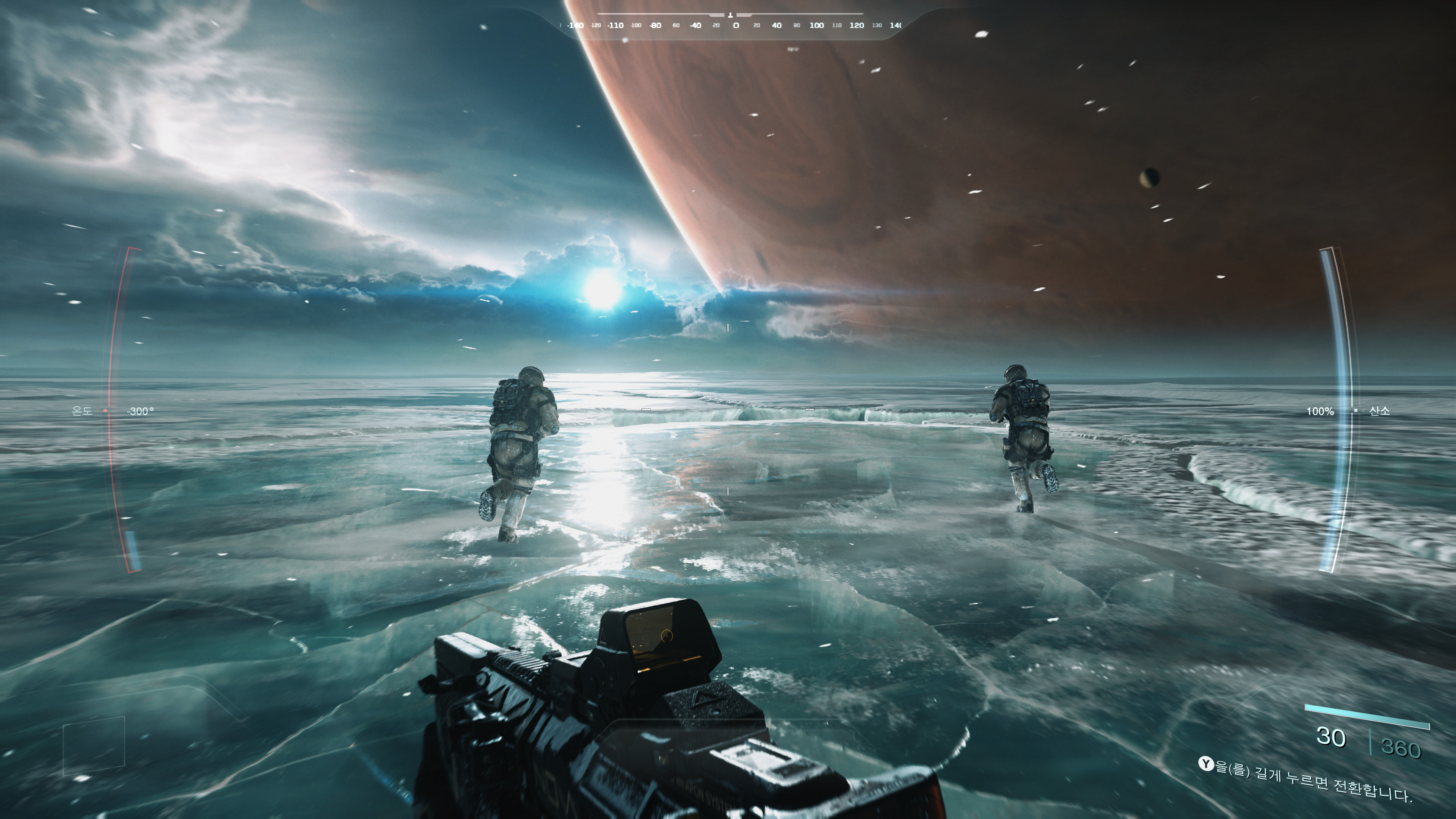Screen dimensions: 1456x819
Task: Select the compass heading 40 marker
Action: [x=777, y=25]
